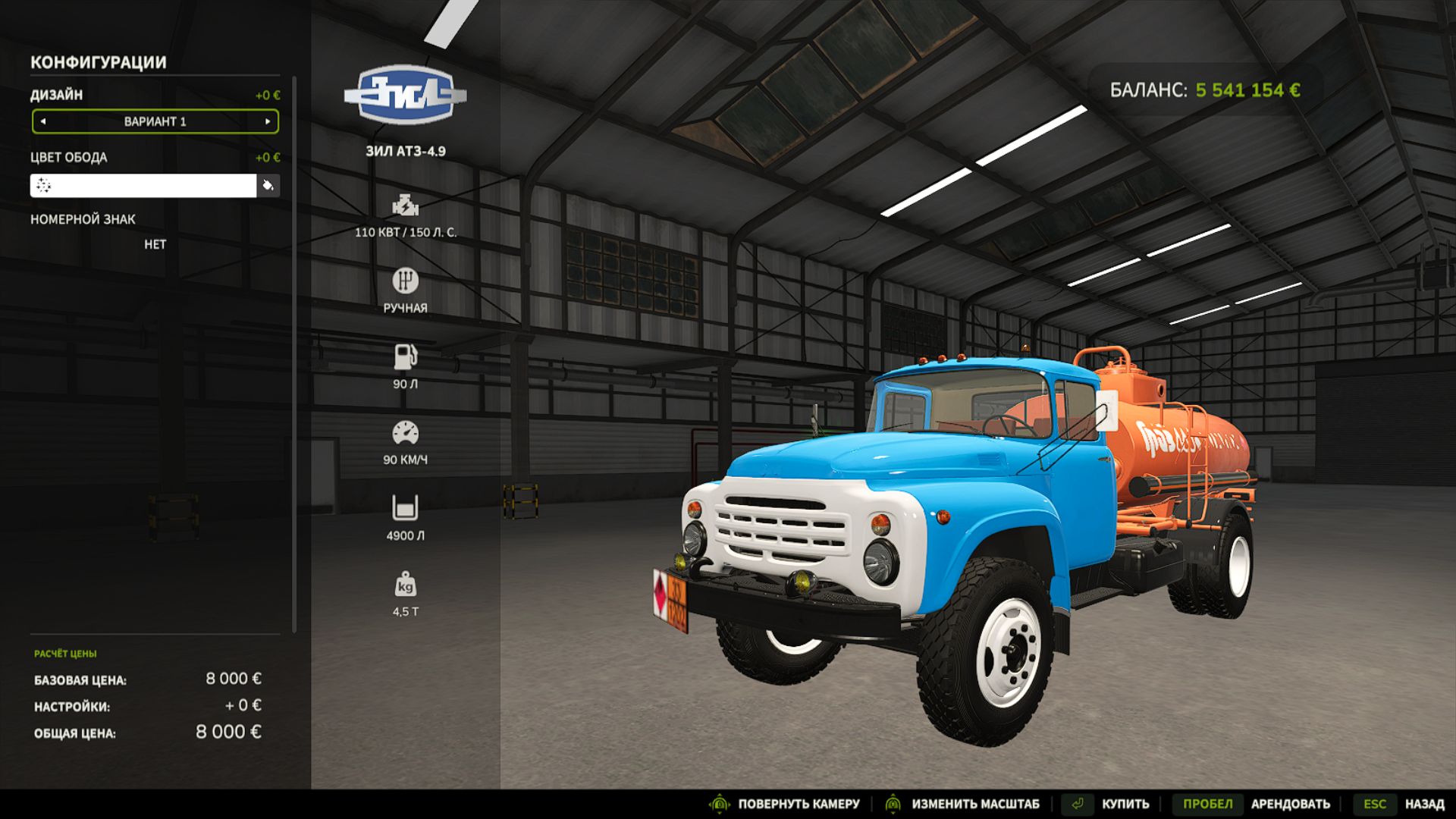Image resolution: width=1456 pixels, height=819 pixels.
Task: Click the rotate camera icon in the bottom bar
Action: point(717,802)
